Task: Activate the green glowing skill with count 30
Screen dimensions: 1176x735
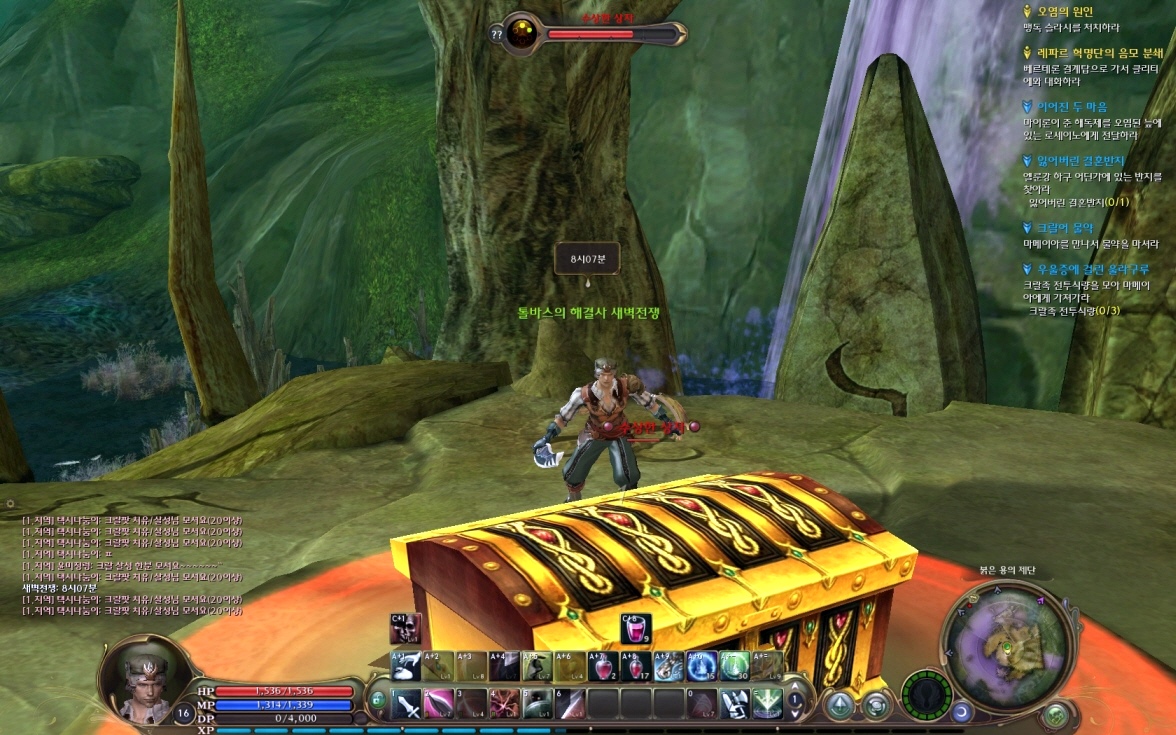Action: [734, 666]
